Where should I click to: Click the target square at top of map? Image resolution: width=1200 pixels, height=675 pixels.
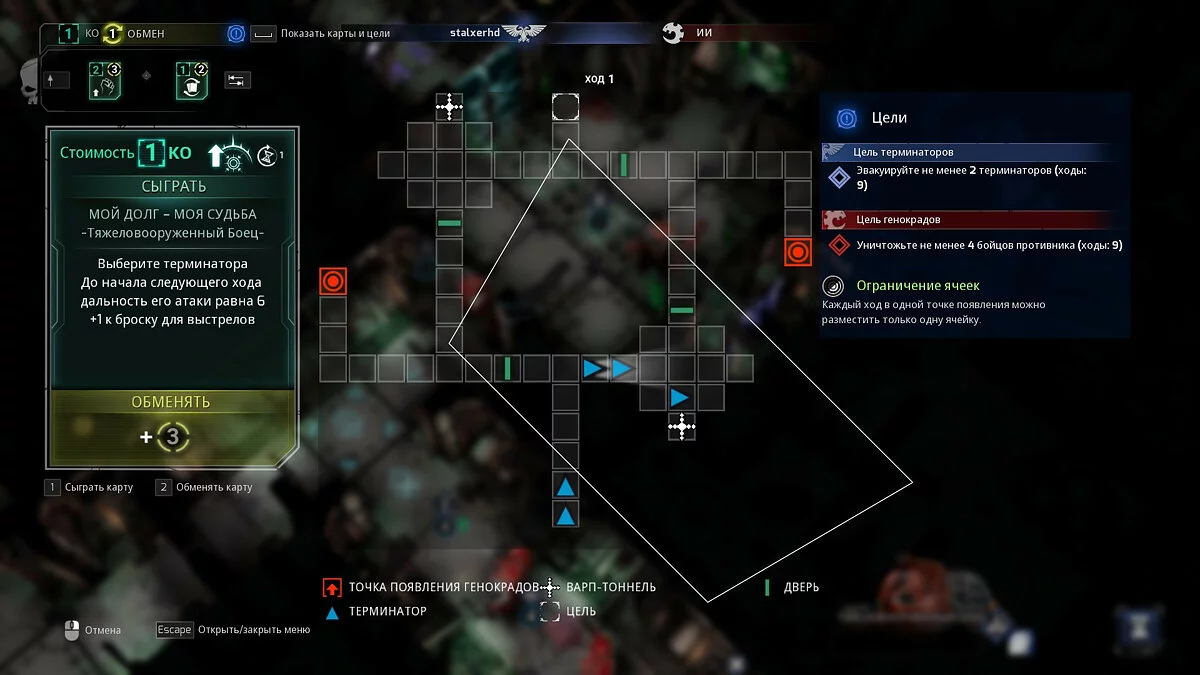click(x=565, y=106)
